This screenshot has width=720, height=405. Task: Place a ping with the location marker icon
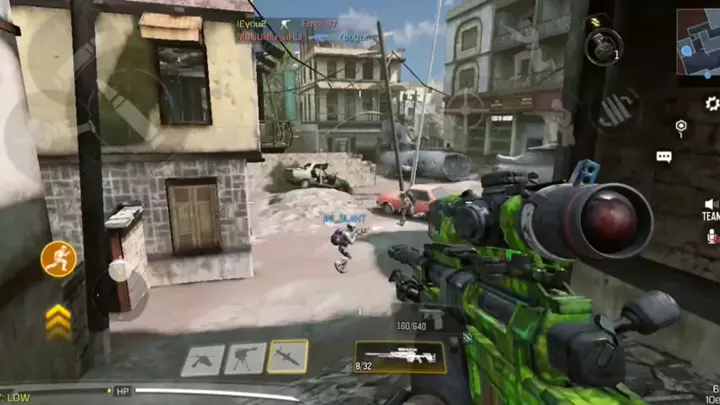tap(681, 127)
